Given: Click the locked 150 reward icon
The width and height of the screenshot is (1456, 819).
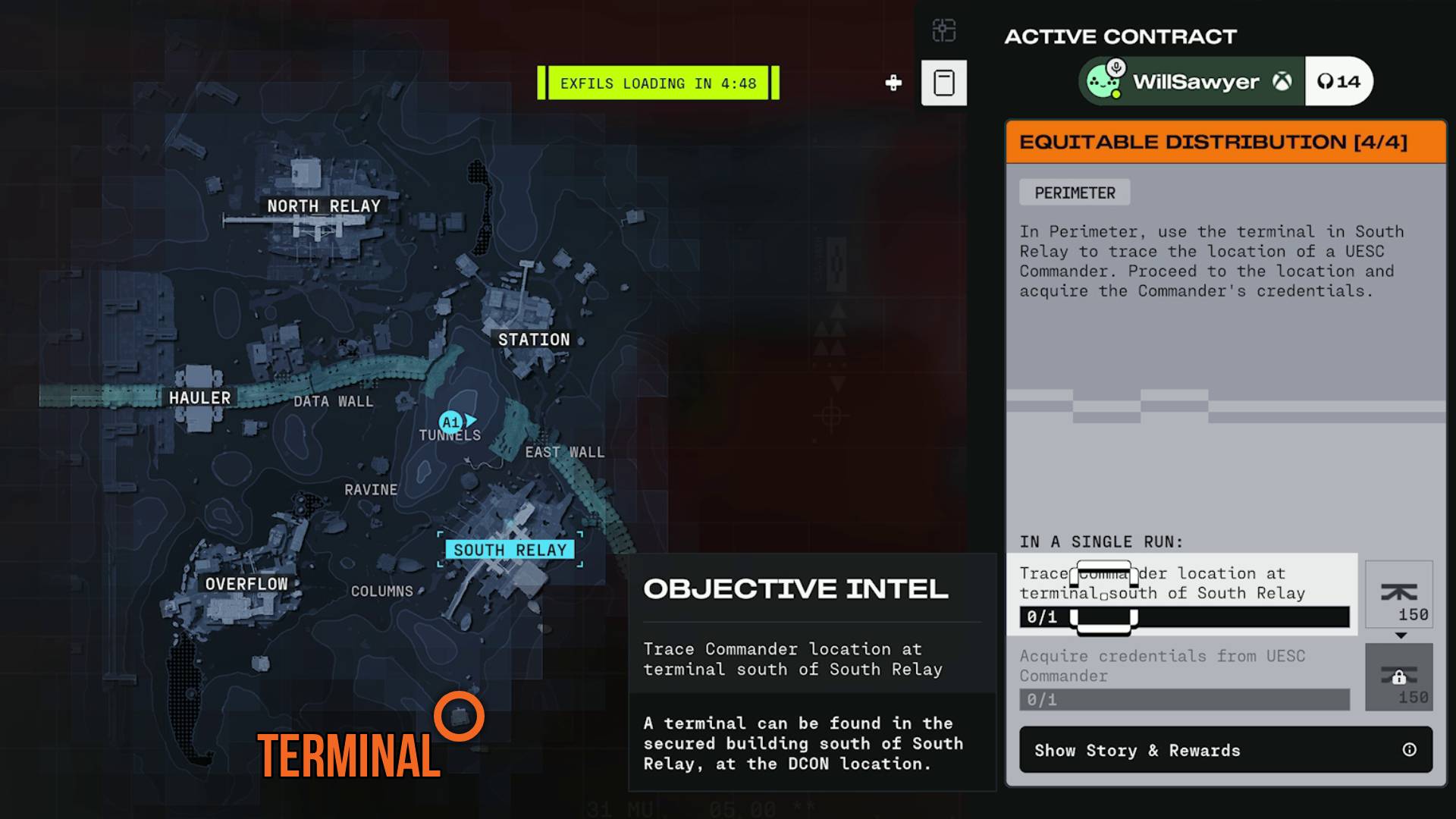Looking at the screenshot, I should [x=1399, y=677].
